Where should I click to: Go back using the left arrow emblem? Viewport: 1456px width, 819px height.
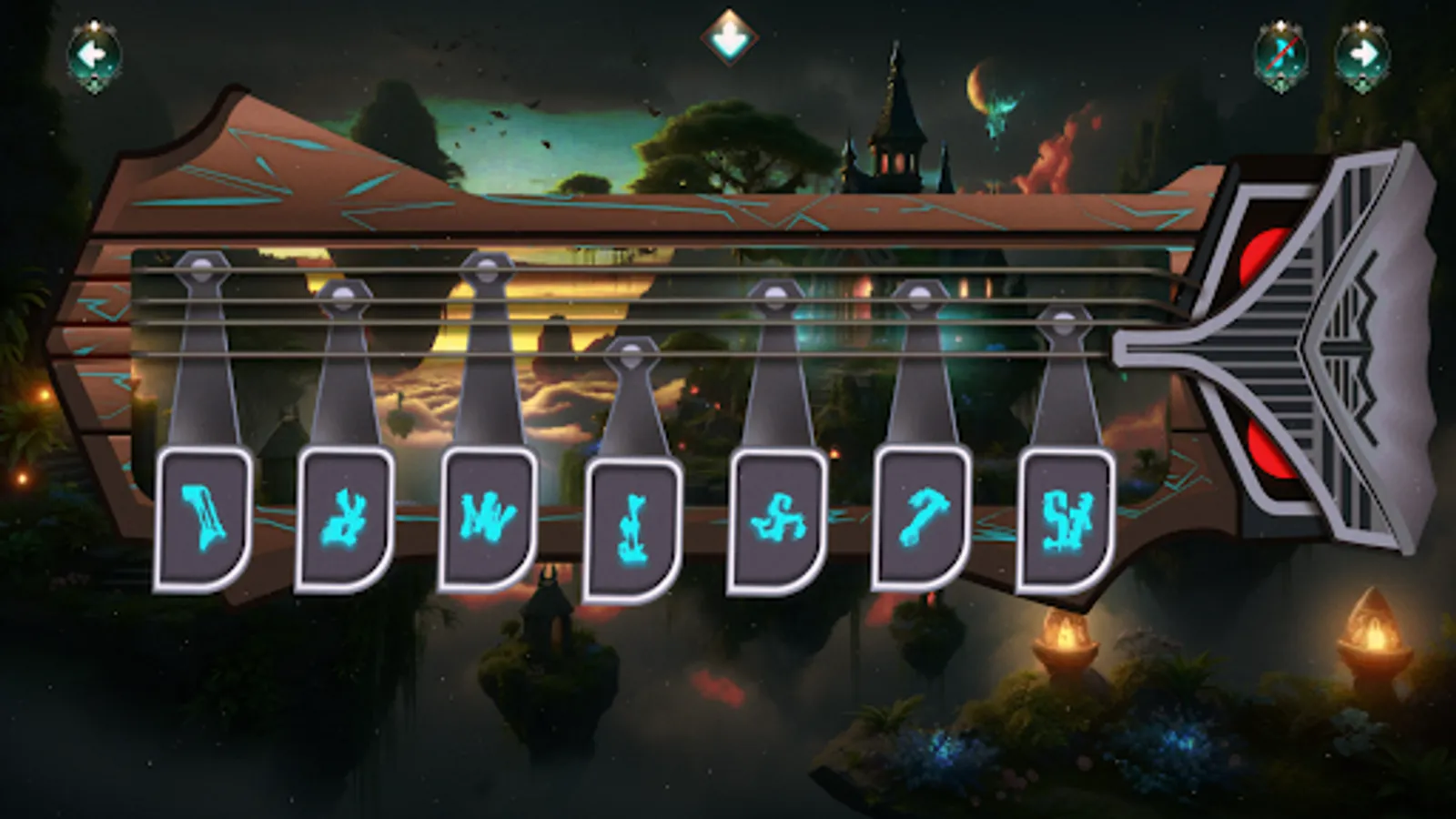point(95,55)
